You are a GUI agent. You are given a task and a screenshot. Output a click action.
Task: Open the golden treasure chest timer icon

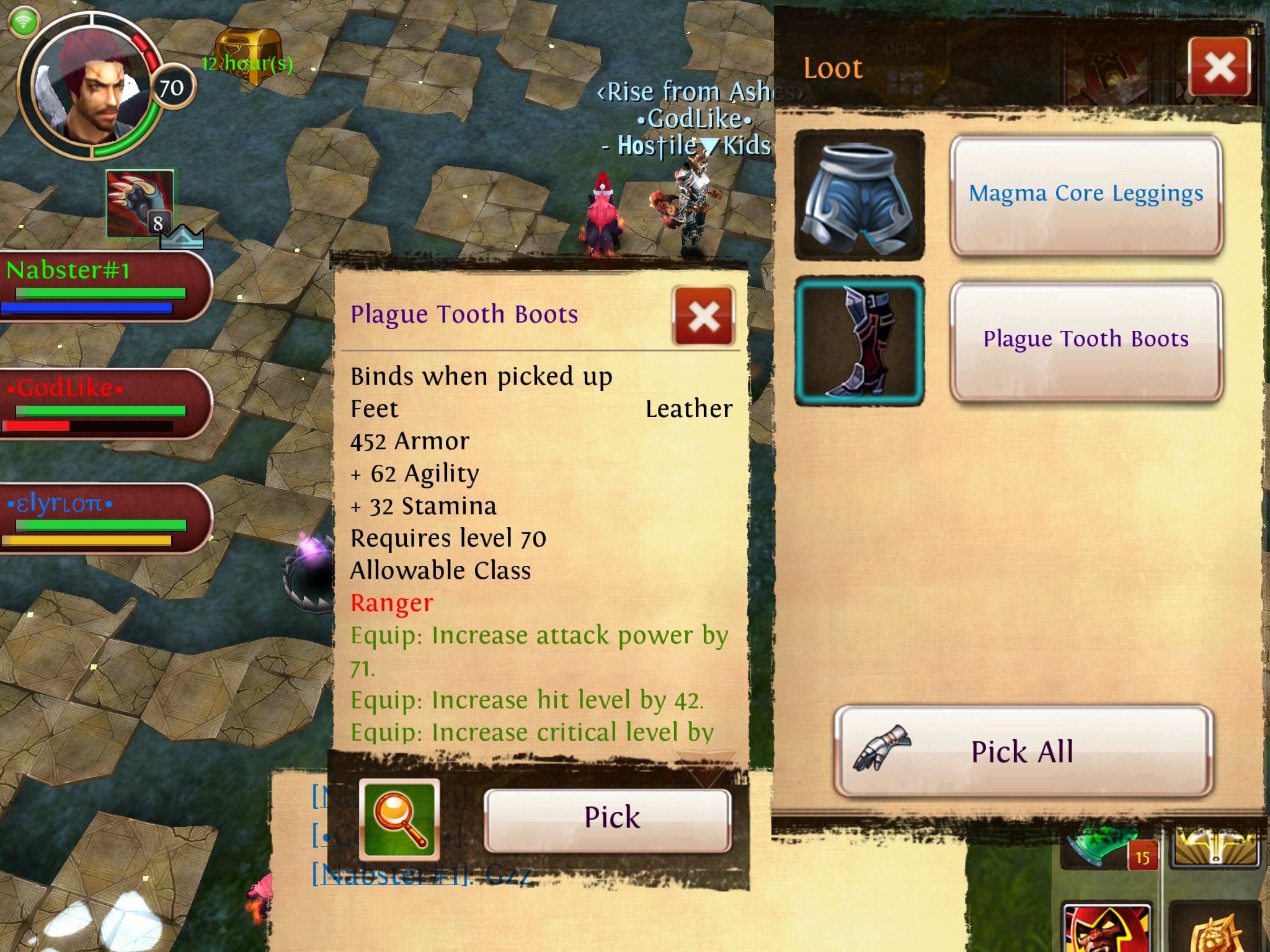248,55
